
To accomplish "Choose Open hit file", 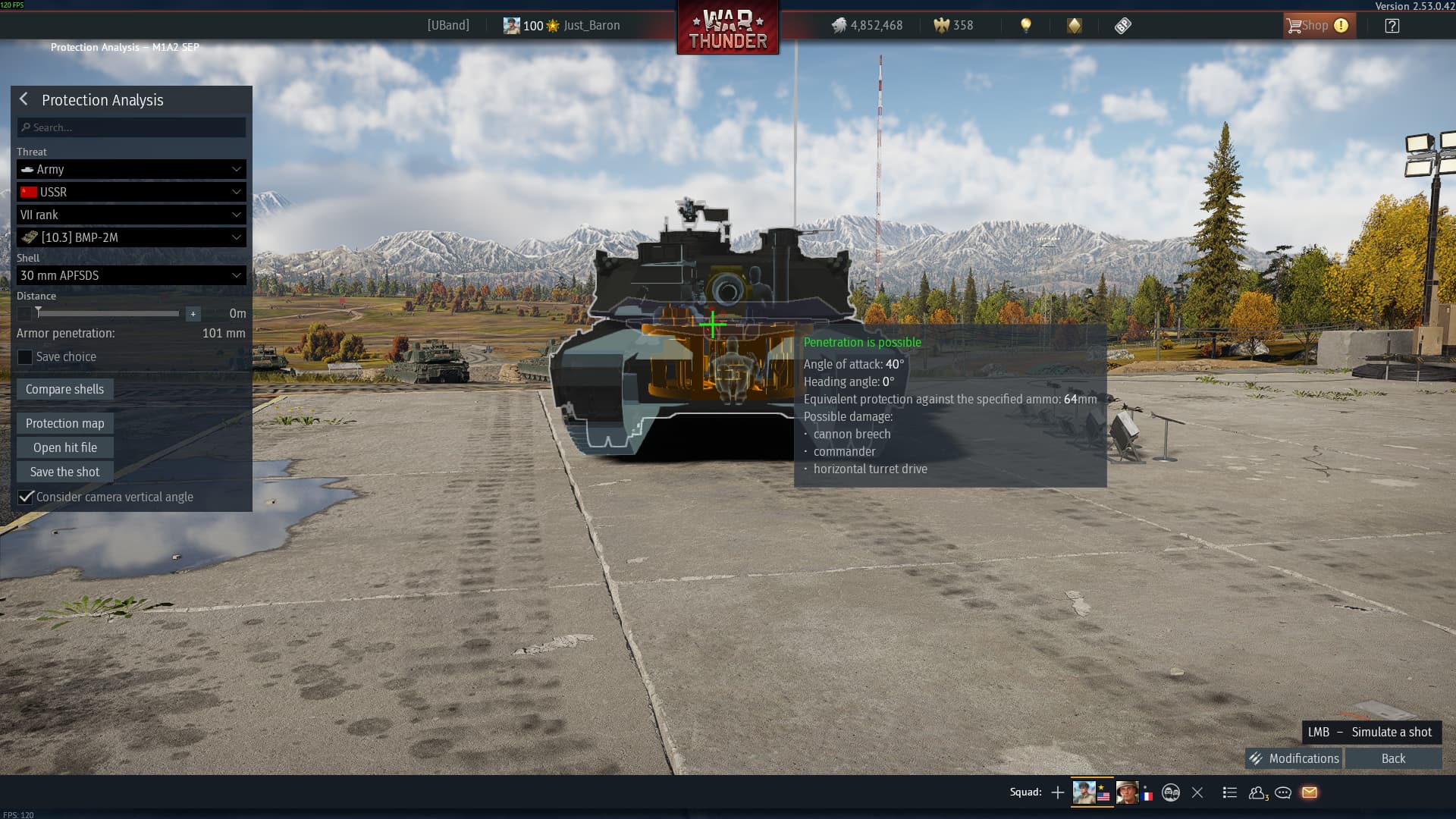I will tap(65, 447).
